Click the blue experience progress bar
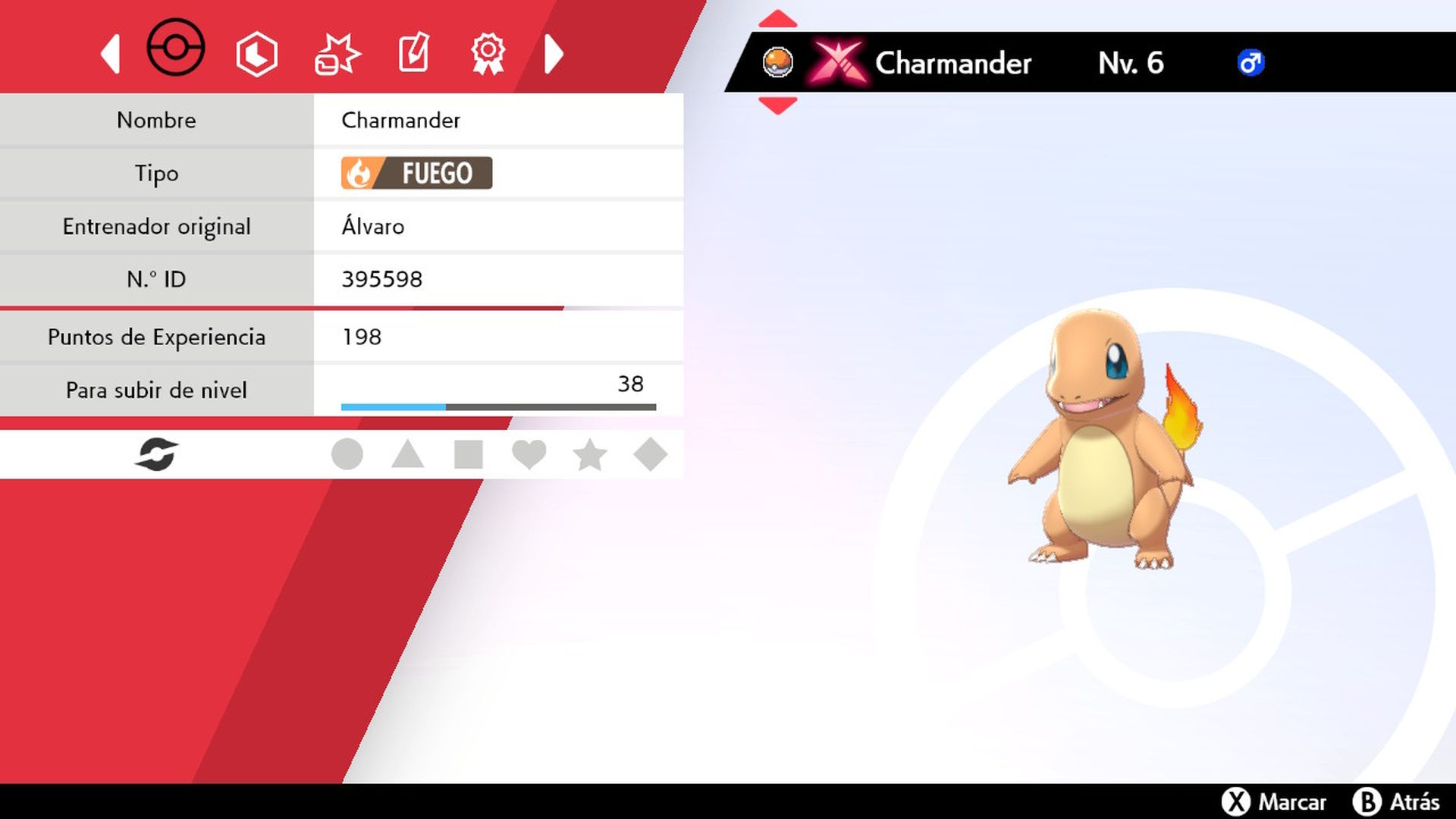 [394, 406]
